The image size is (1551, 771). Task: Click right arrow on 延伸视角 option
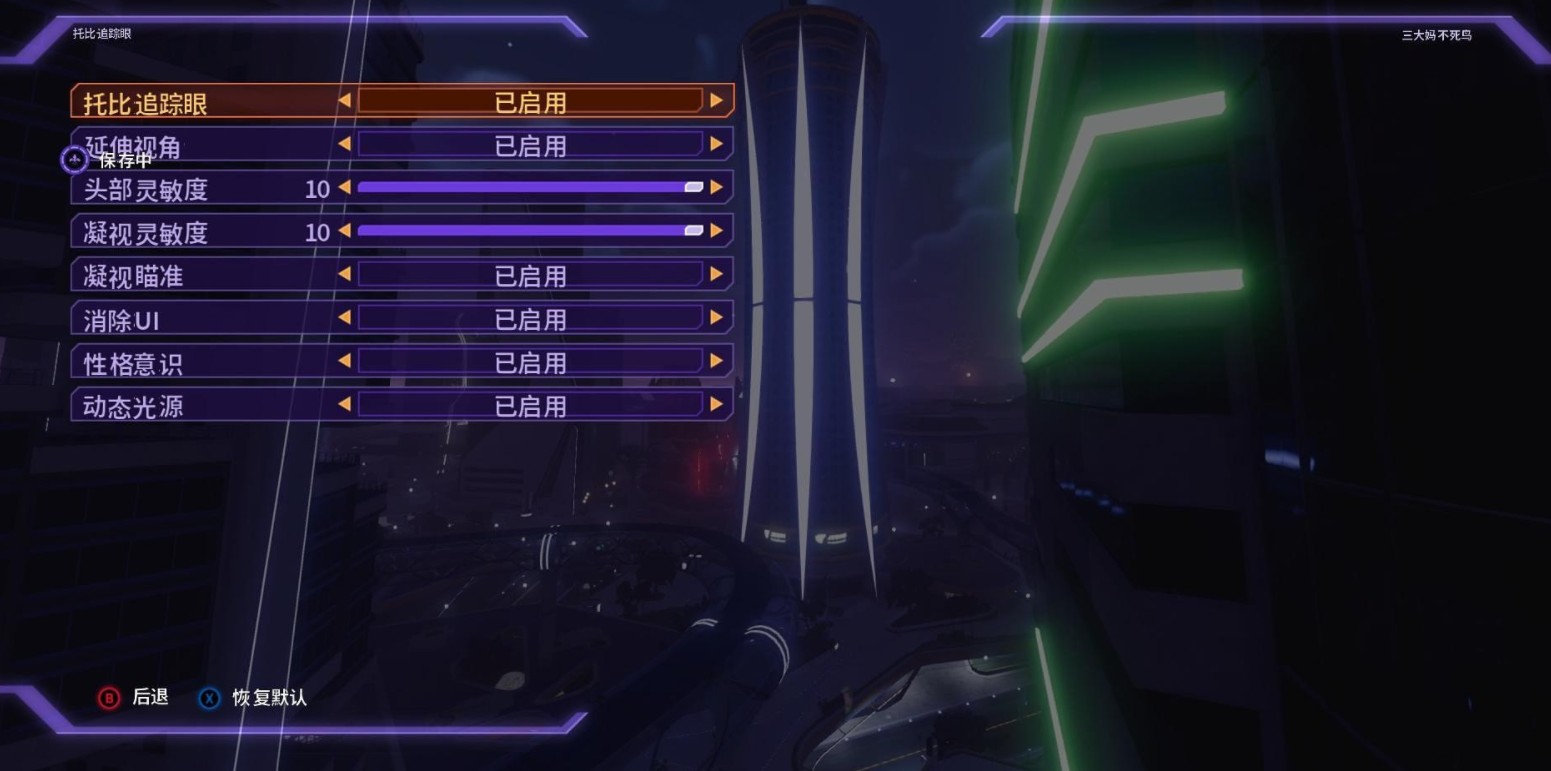716,144
